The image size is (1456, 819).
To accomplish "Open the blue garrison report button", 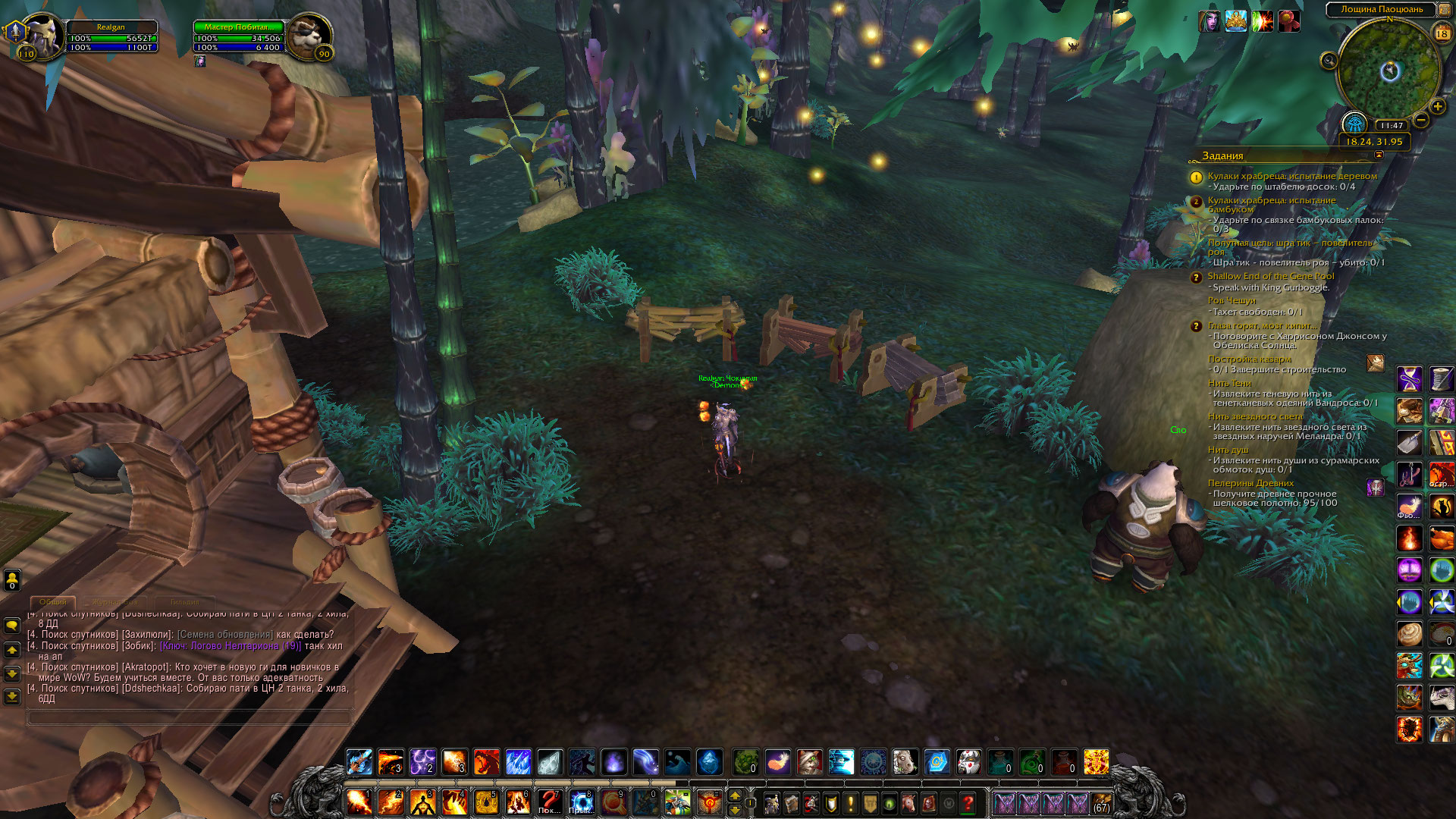I will 1354,123.
